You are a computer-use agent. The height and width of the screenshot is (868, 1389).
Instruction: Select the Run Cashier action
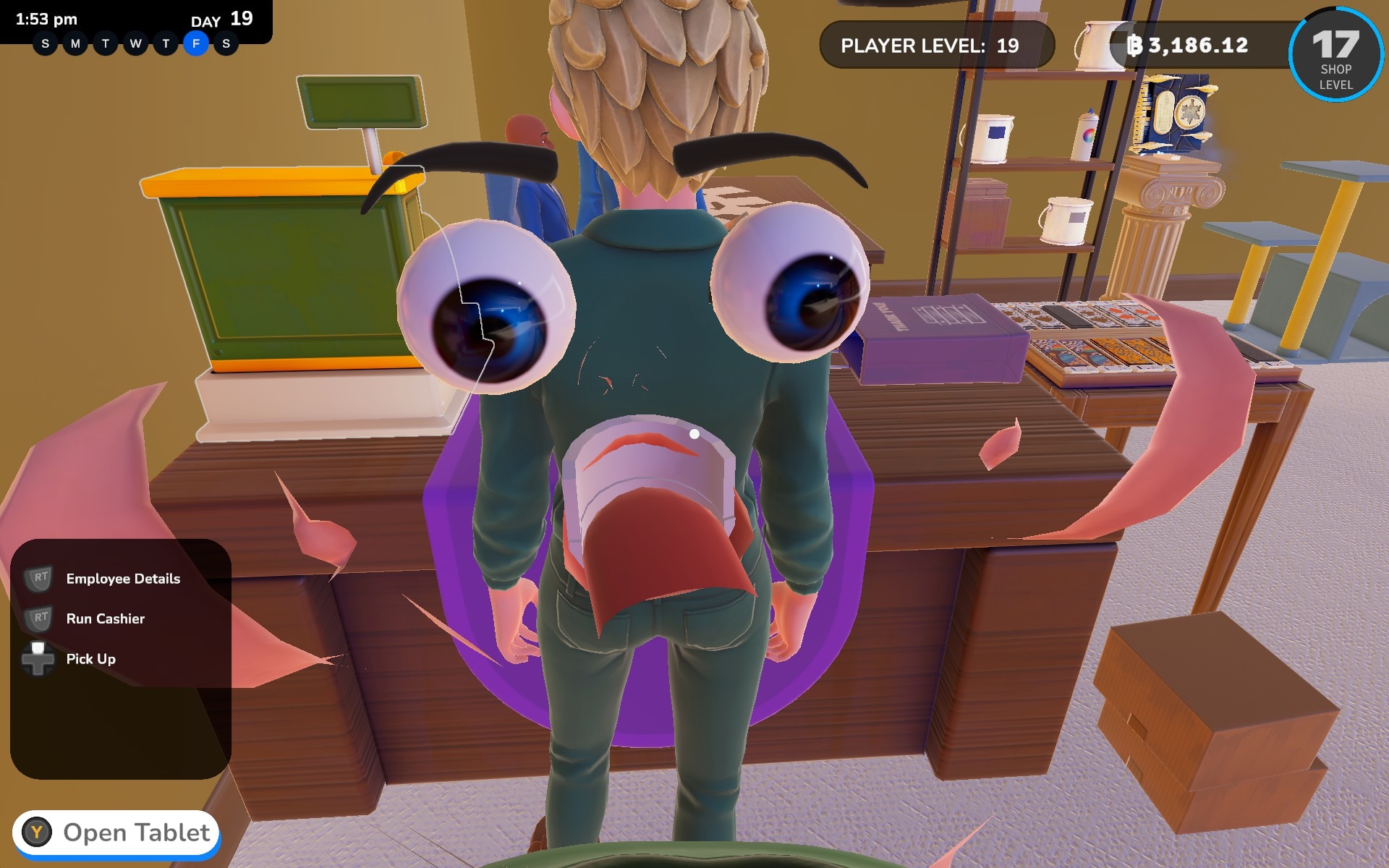pos(105,618)
